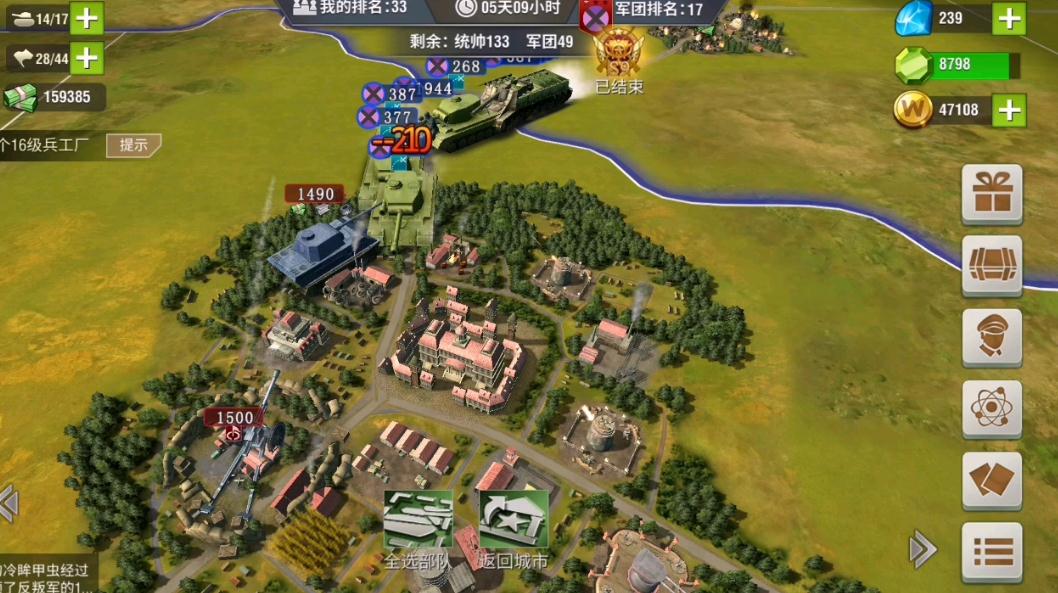Viewport: 1058px width, 593px height.
Task: Add more tank unit capacity with plus button
Action: 87,18
